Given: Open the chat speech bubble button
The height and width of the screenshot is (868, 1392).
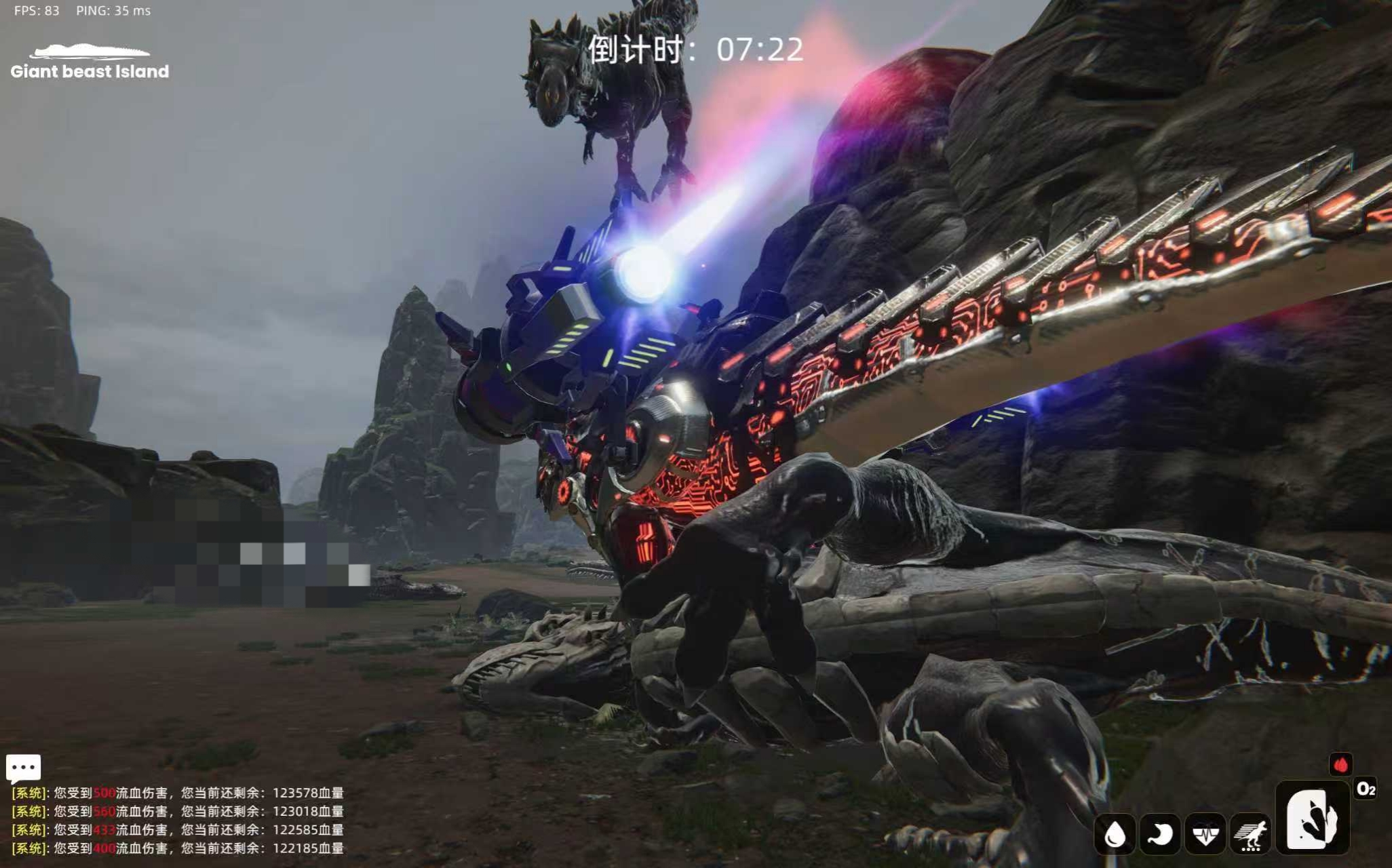Looking at the screenshot, I should [x=24, y=768].
